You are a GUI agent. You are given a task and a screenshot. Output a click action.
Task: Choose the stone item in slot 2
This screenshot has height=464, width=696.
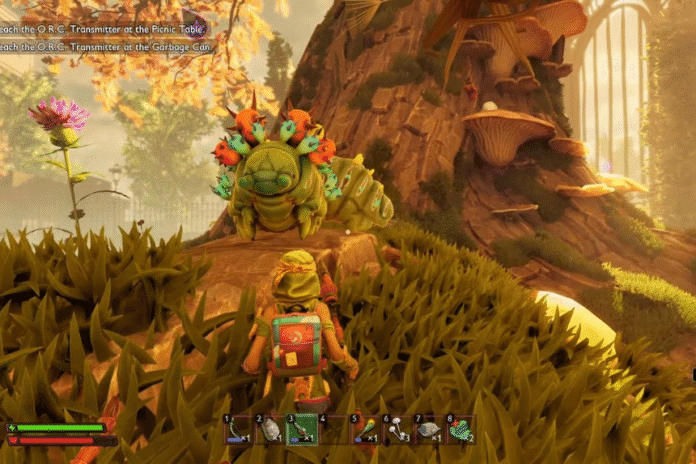(270, 430)
